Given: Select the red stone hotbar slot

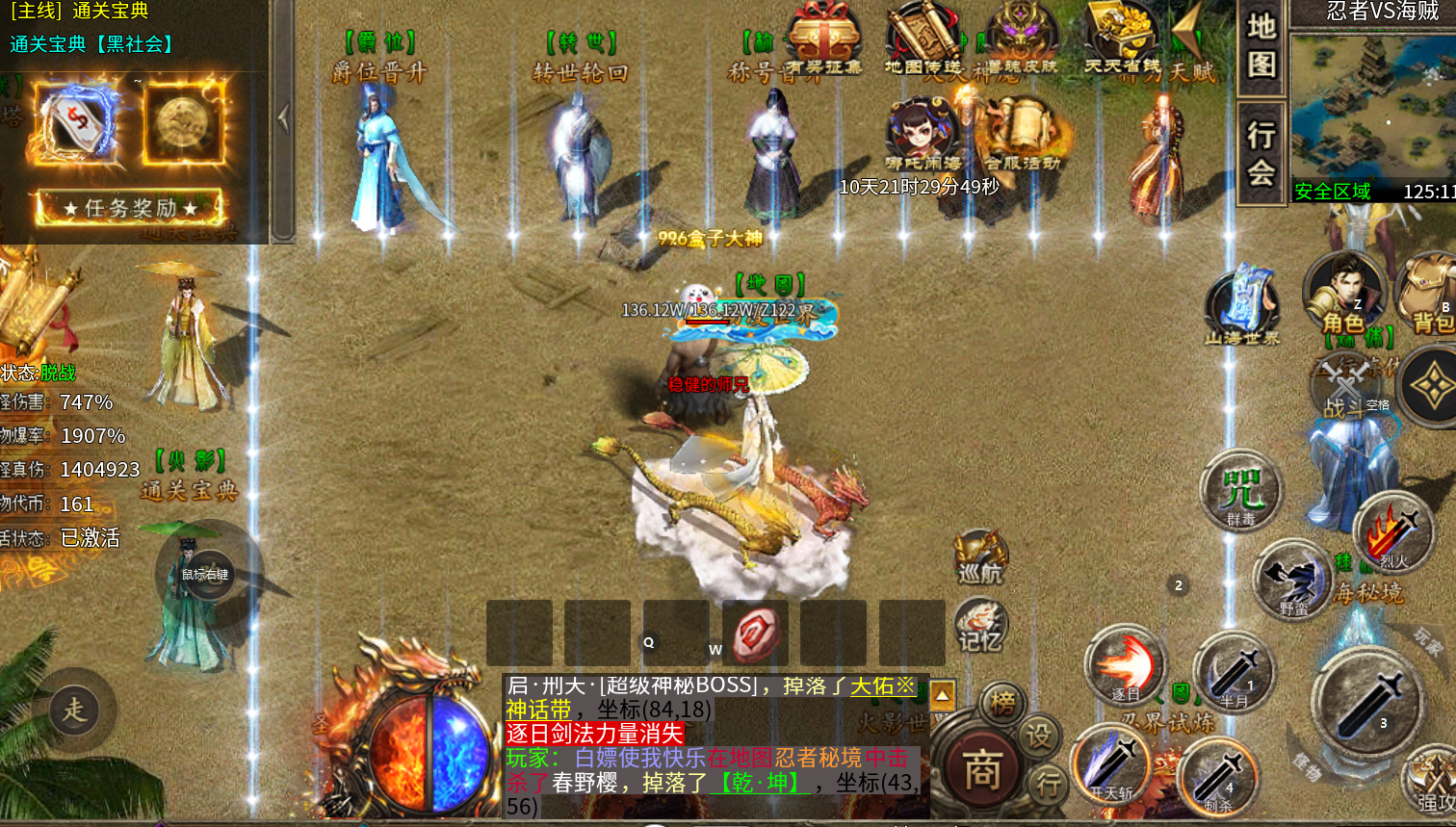Looking at the screenshot, I should 755,634.
